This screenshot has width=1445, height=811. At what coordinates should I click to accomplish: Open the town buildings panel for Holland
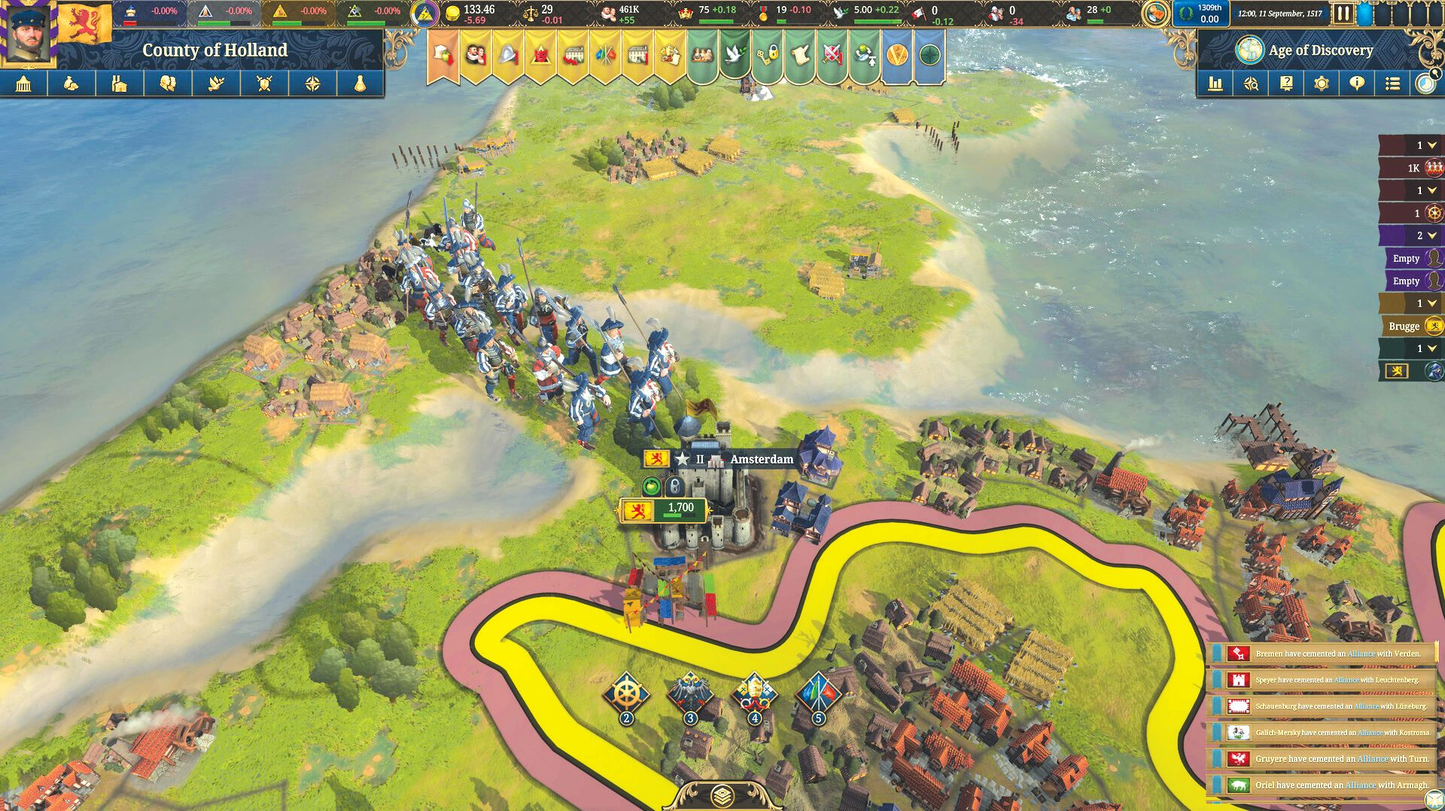(24, 84)
